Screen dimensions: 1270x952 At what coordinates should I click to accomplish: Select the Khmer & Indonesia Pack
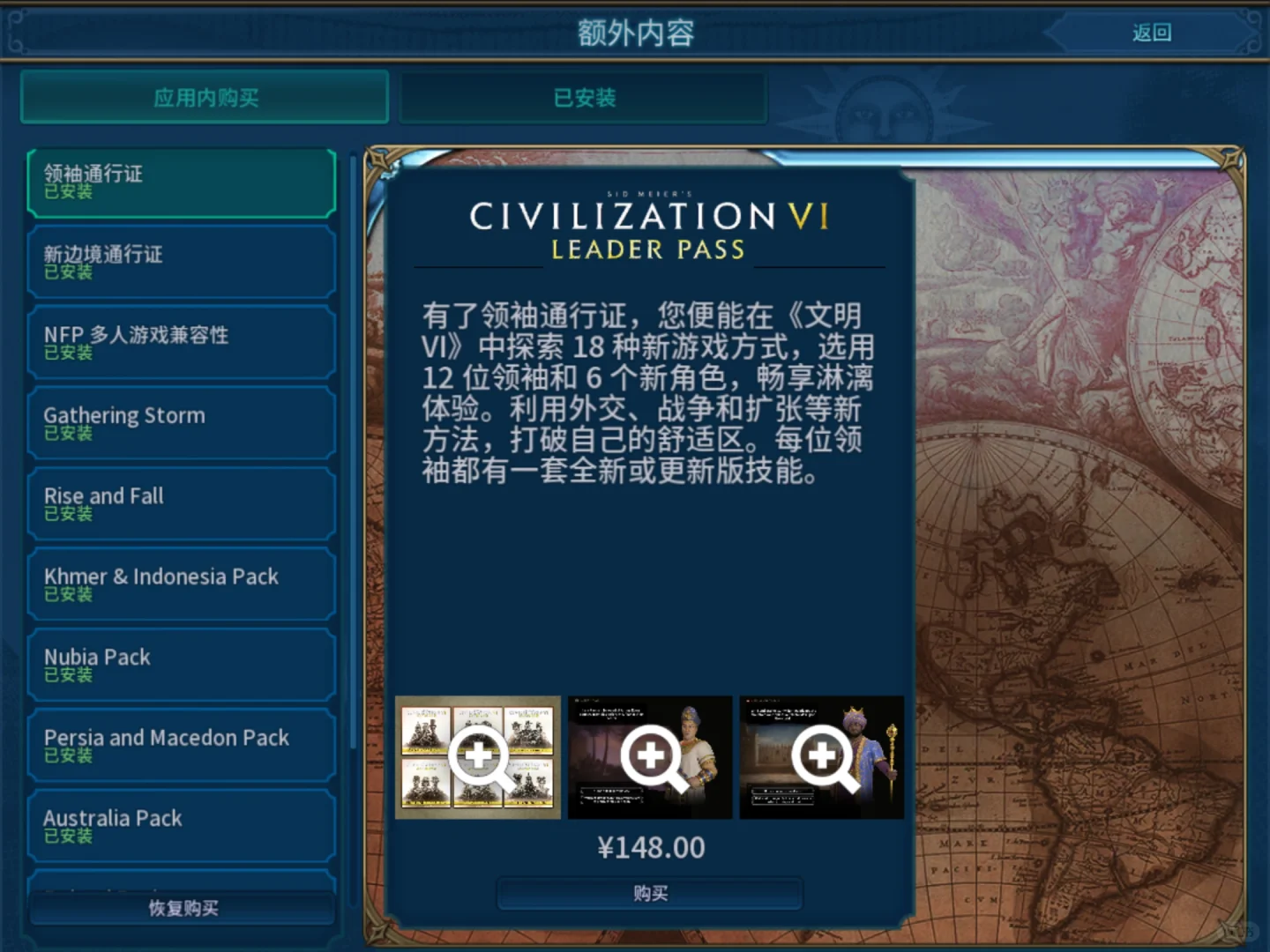[x=181, y=584]
